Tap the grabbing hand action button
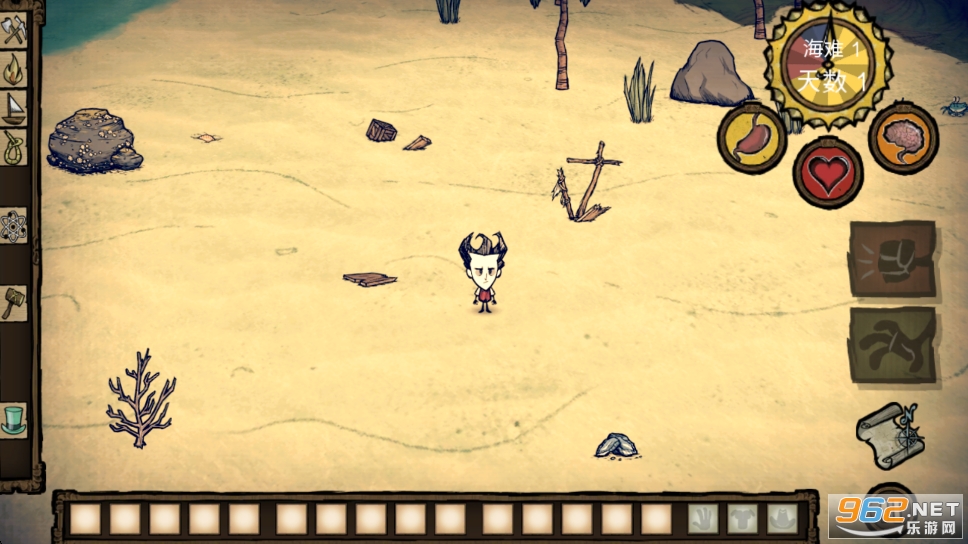This screenshot has height=544, width=968. tap(892, 345)
